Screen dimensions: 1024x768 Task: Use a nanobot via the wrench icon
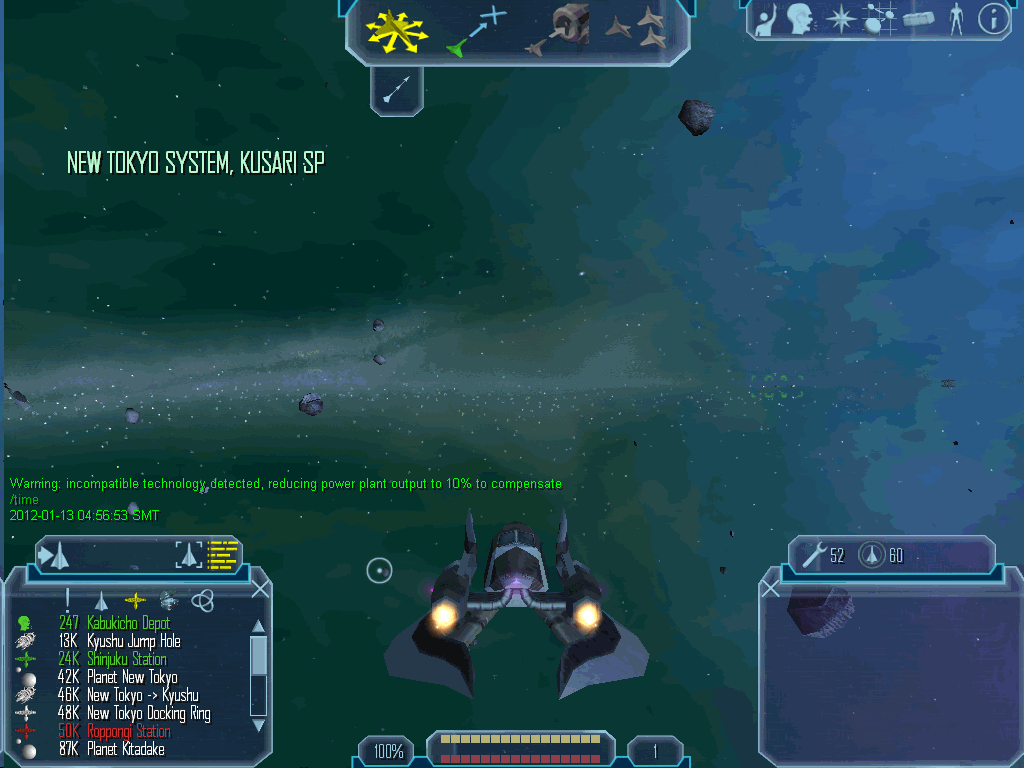tap(813, 555)
